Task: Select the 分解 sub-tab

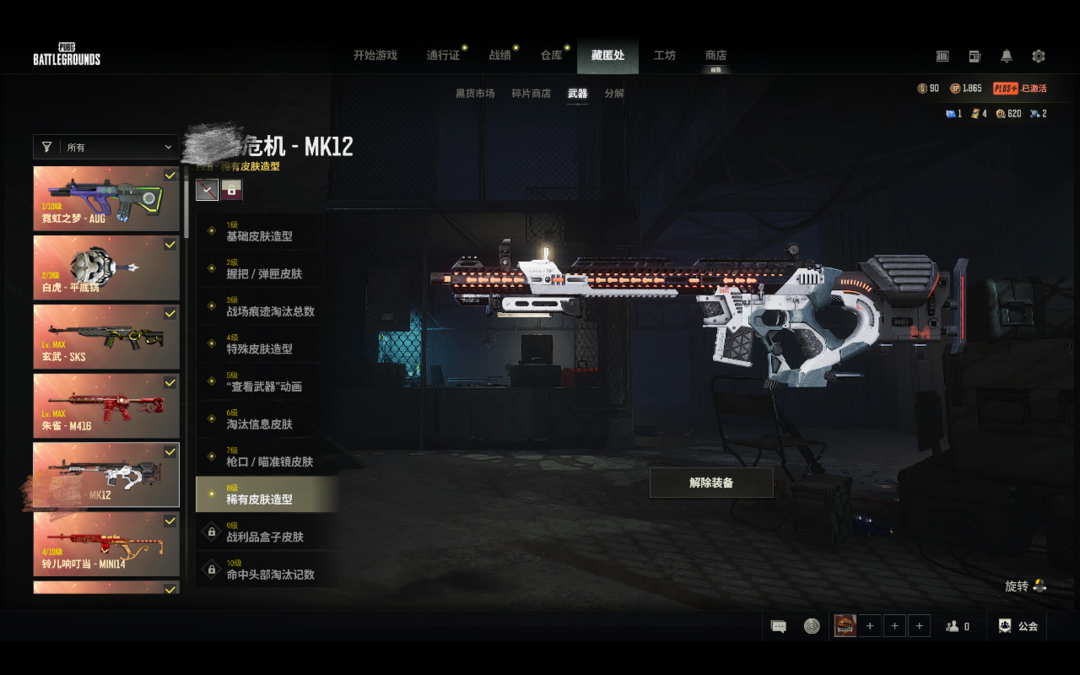Action: click(x=614, y=93)
